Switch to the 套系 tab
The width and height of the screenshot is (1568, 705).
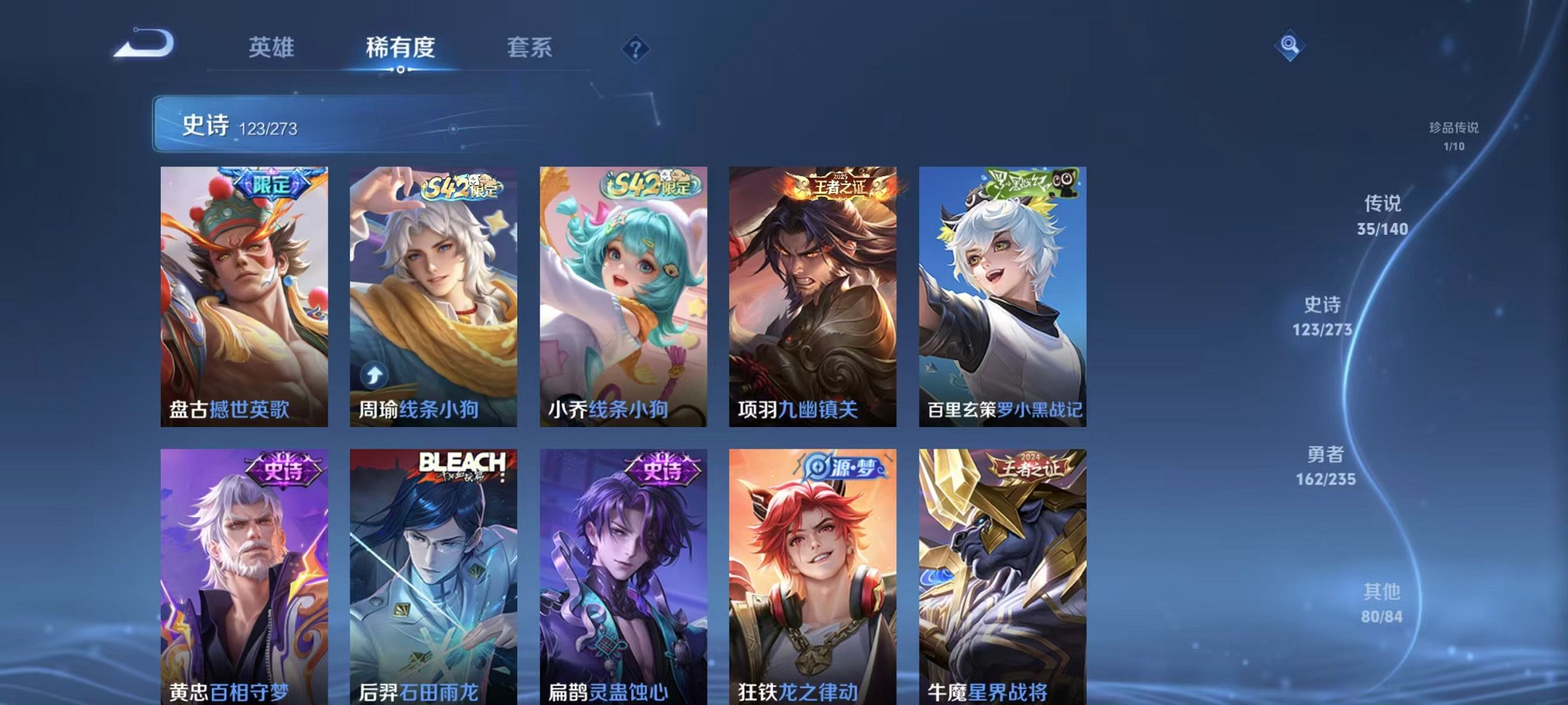click(528, 48)
